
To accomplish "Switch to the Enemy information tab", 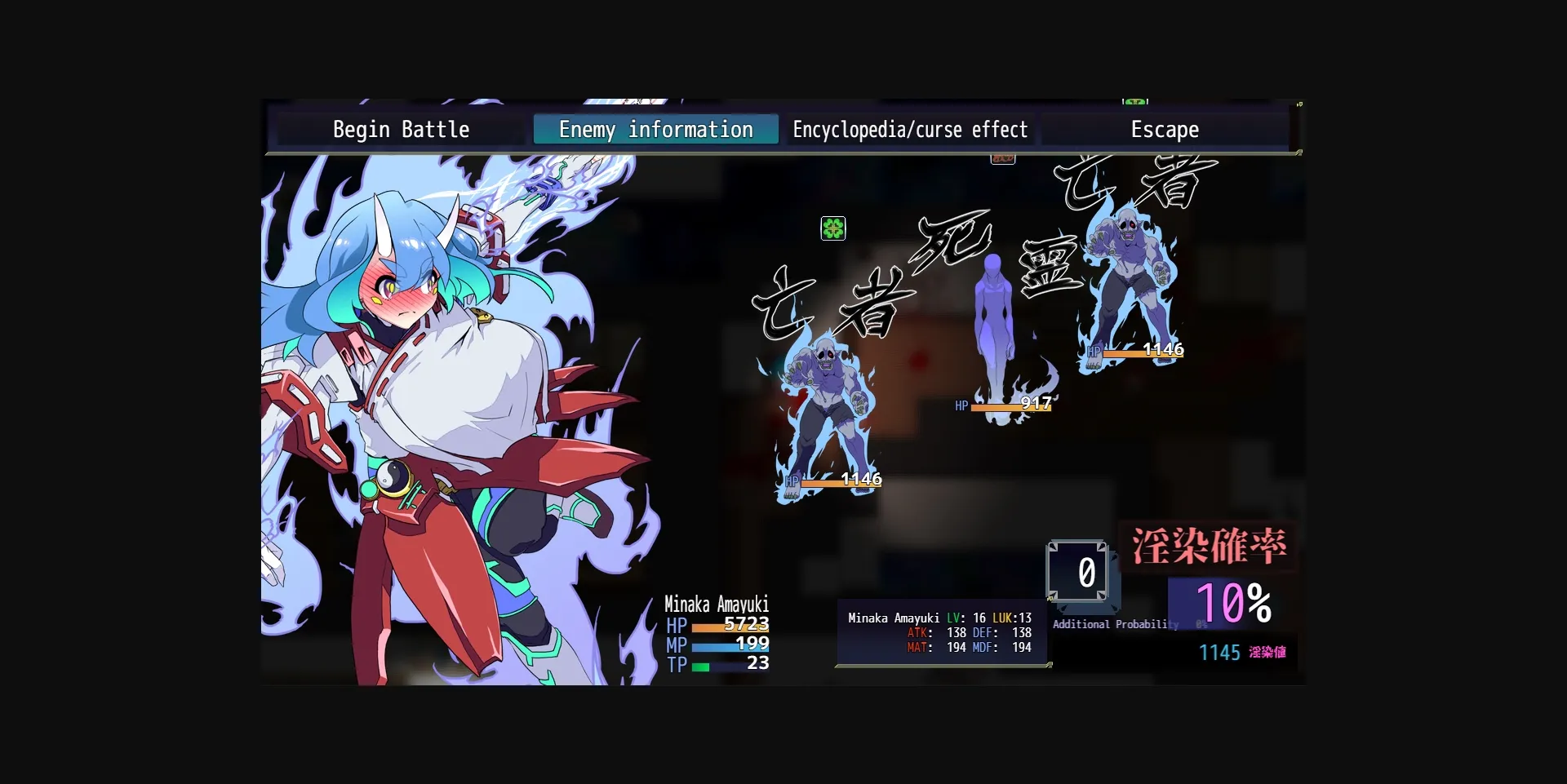I will (x=655, y=129).
